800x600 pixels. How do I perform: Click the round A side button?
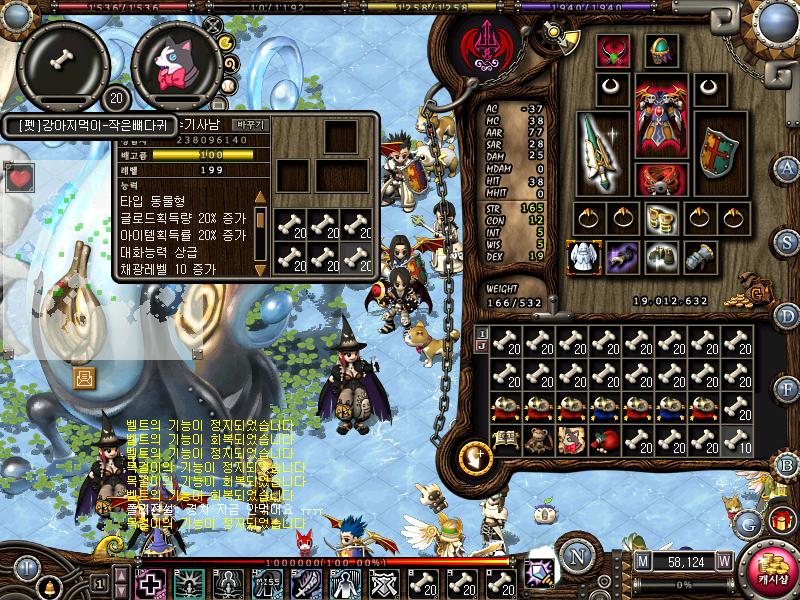pos(787,167)
